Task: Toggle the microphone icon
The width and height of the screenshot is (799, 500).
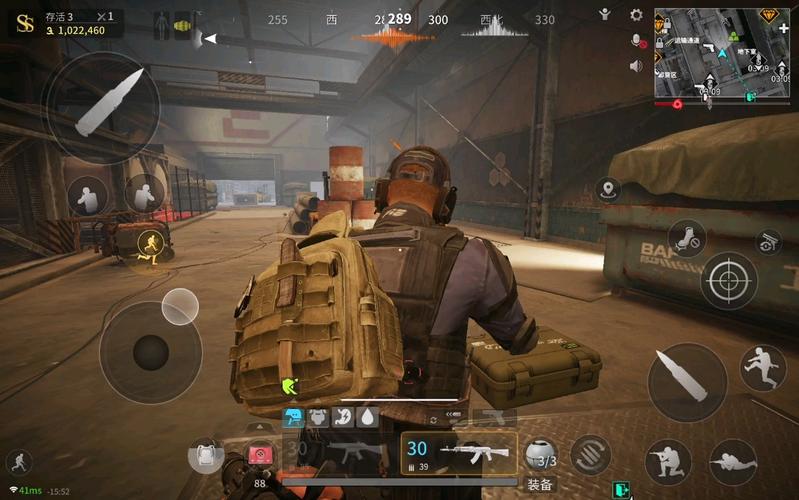Action: 636,41
